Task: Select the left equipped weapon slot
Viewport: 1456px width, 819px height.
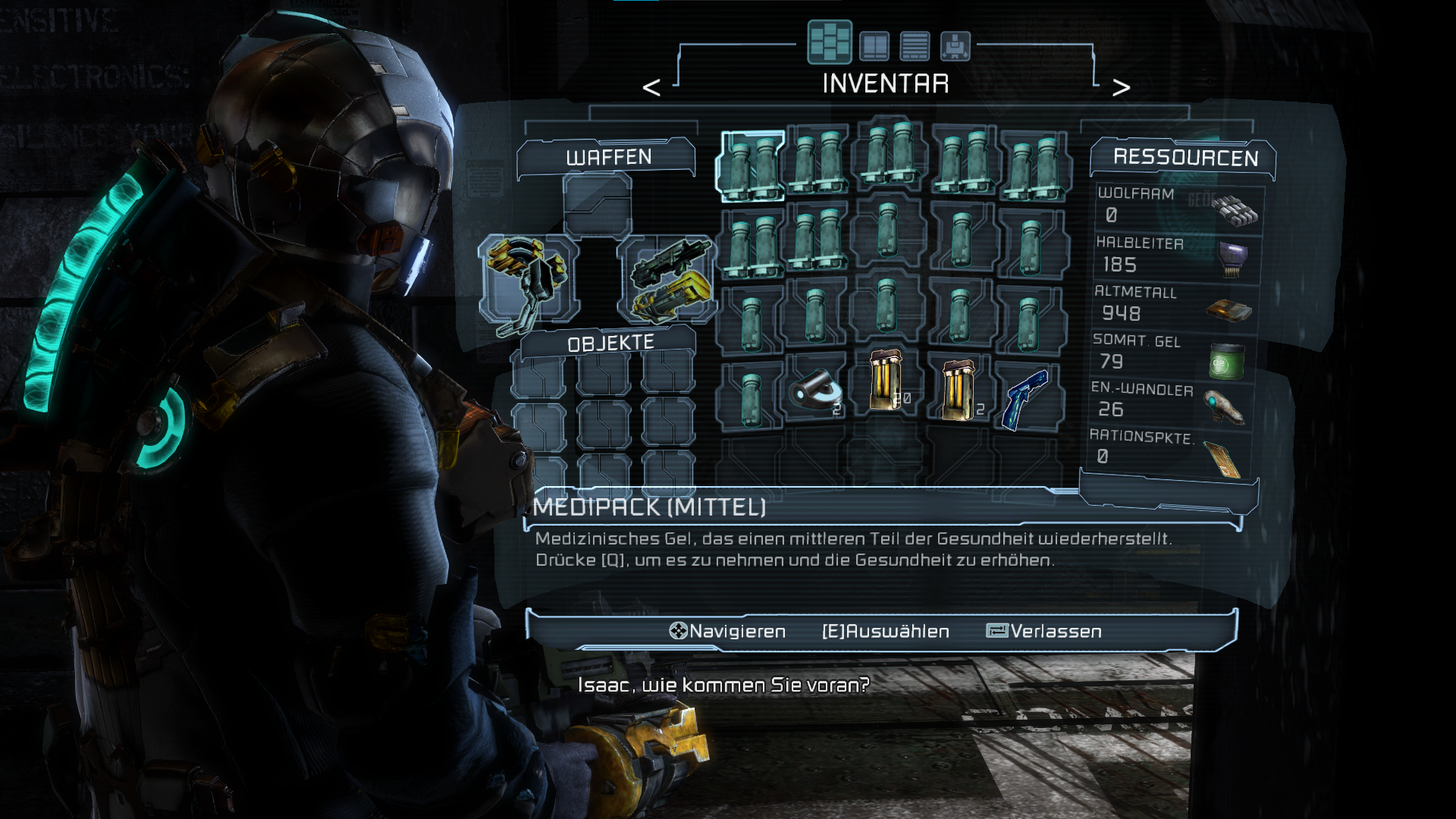Action: coord(529,281)
